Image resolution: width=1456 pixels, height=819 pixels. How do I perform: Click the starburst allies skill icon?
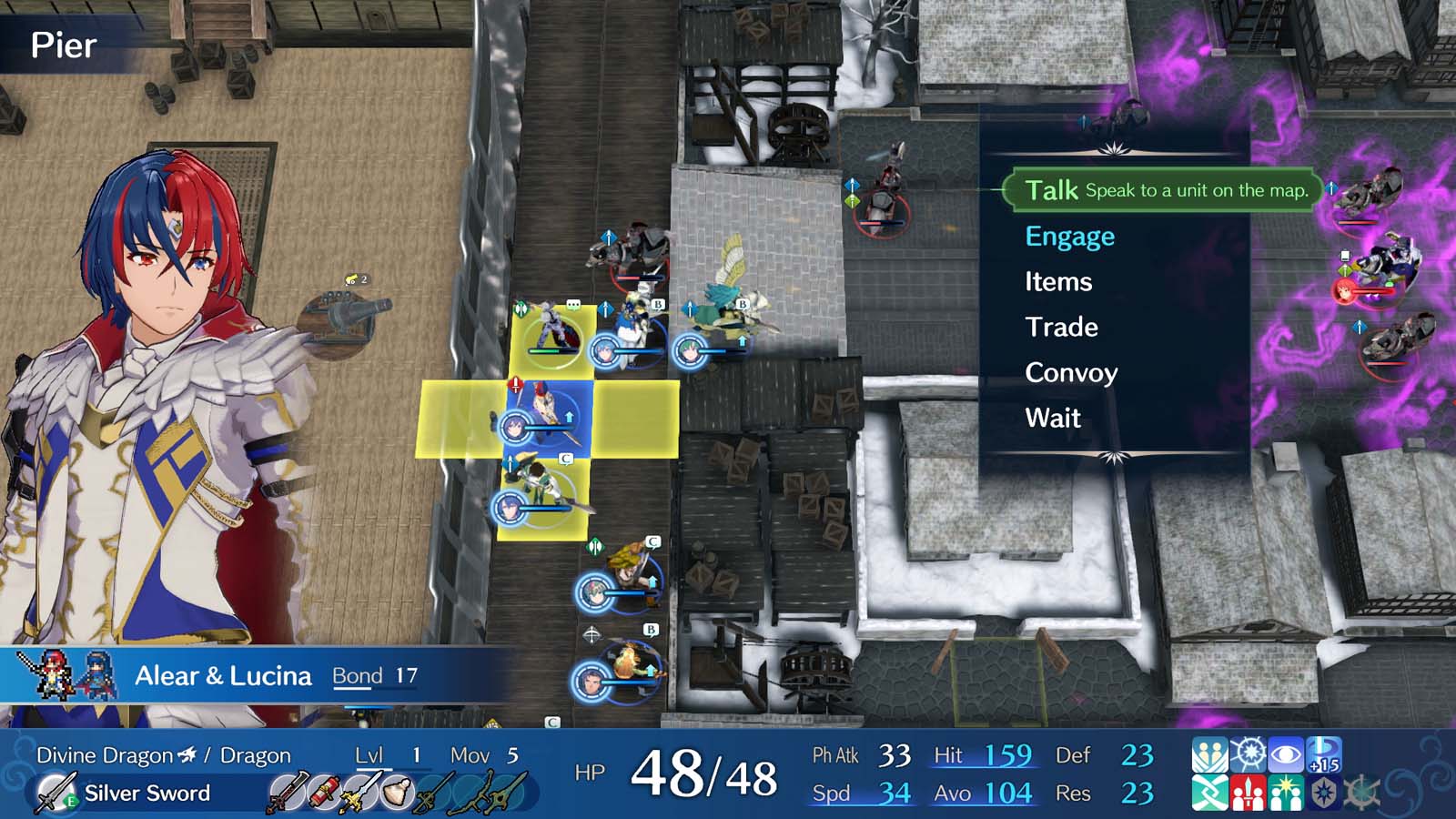pos(1286,792)
